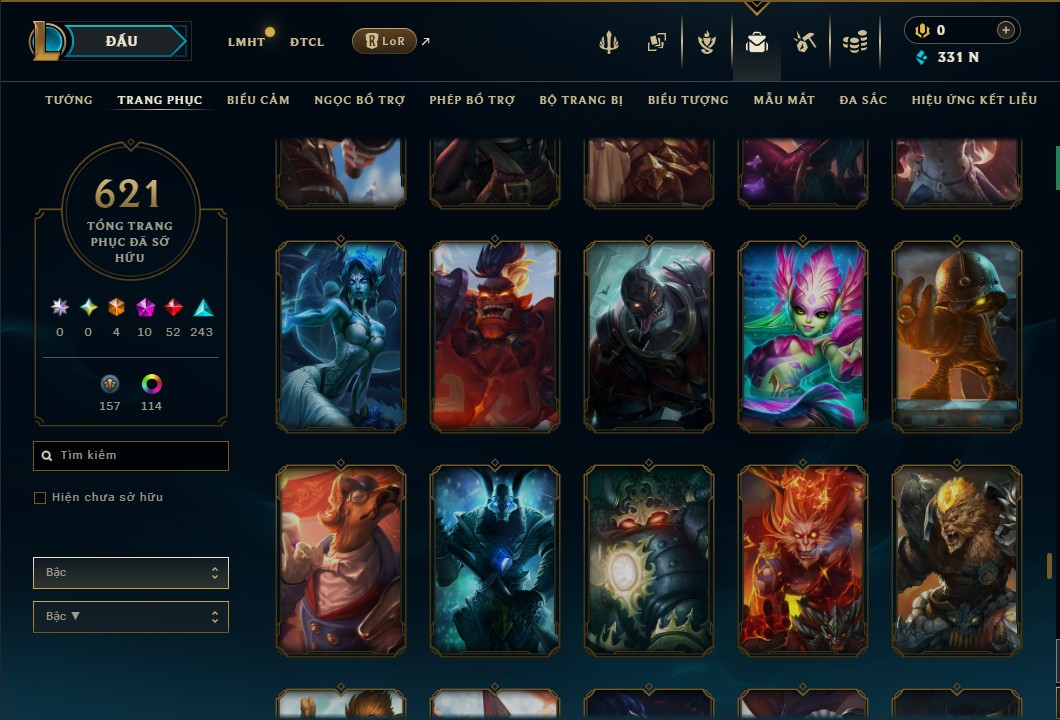
Task: Open the LoR external link
Action: point(385,41)
